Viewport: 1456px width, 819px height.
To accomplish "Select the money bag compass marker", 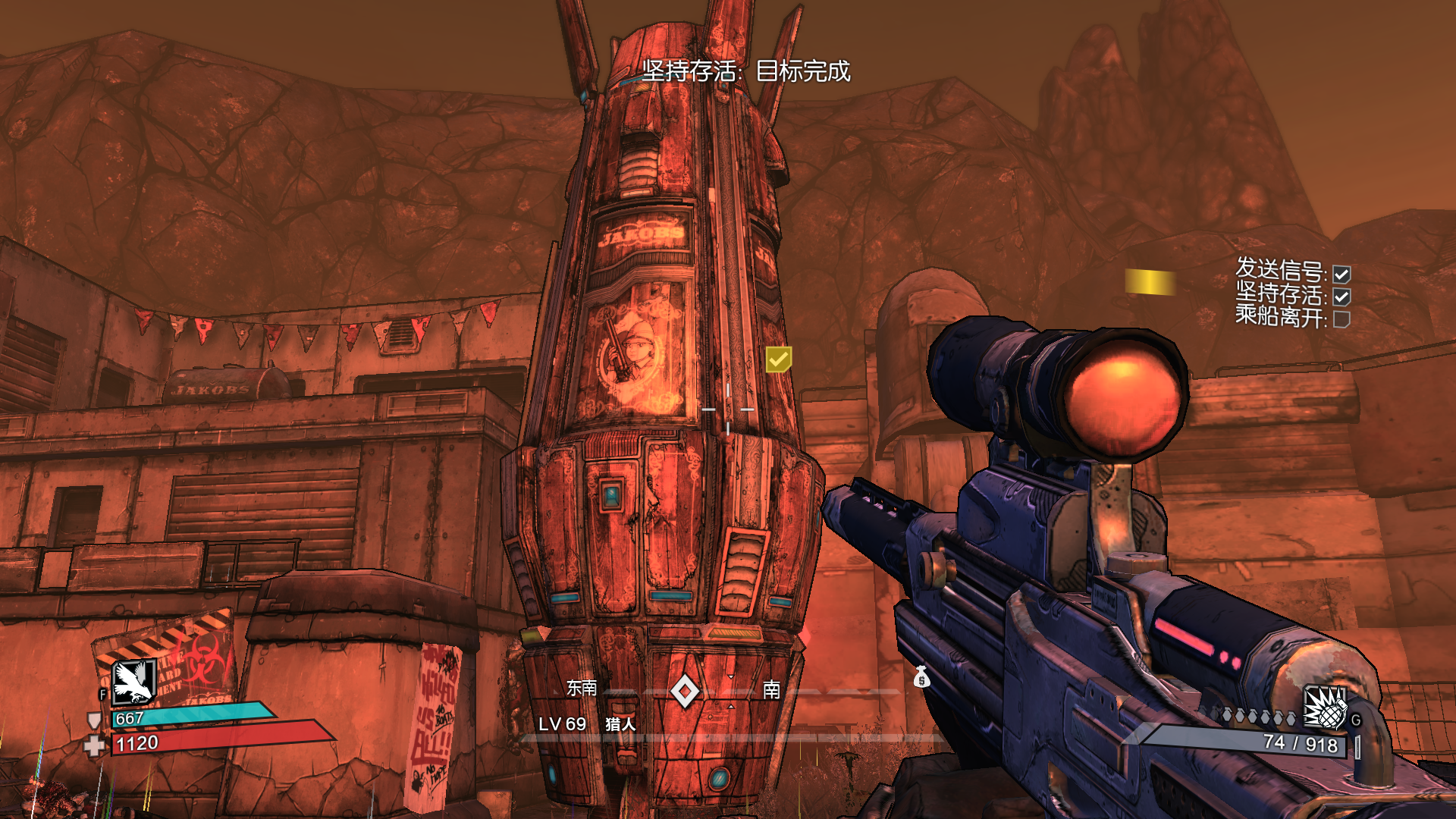I will pyautogui.click(x=921, y=676).
